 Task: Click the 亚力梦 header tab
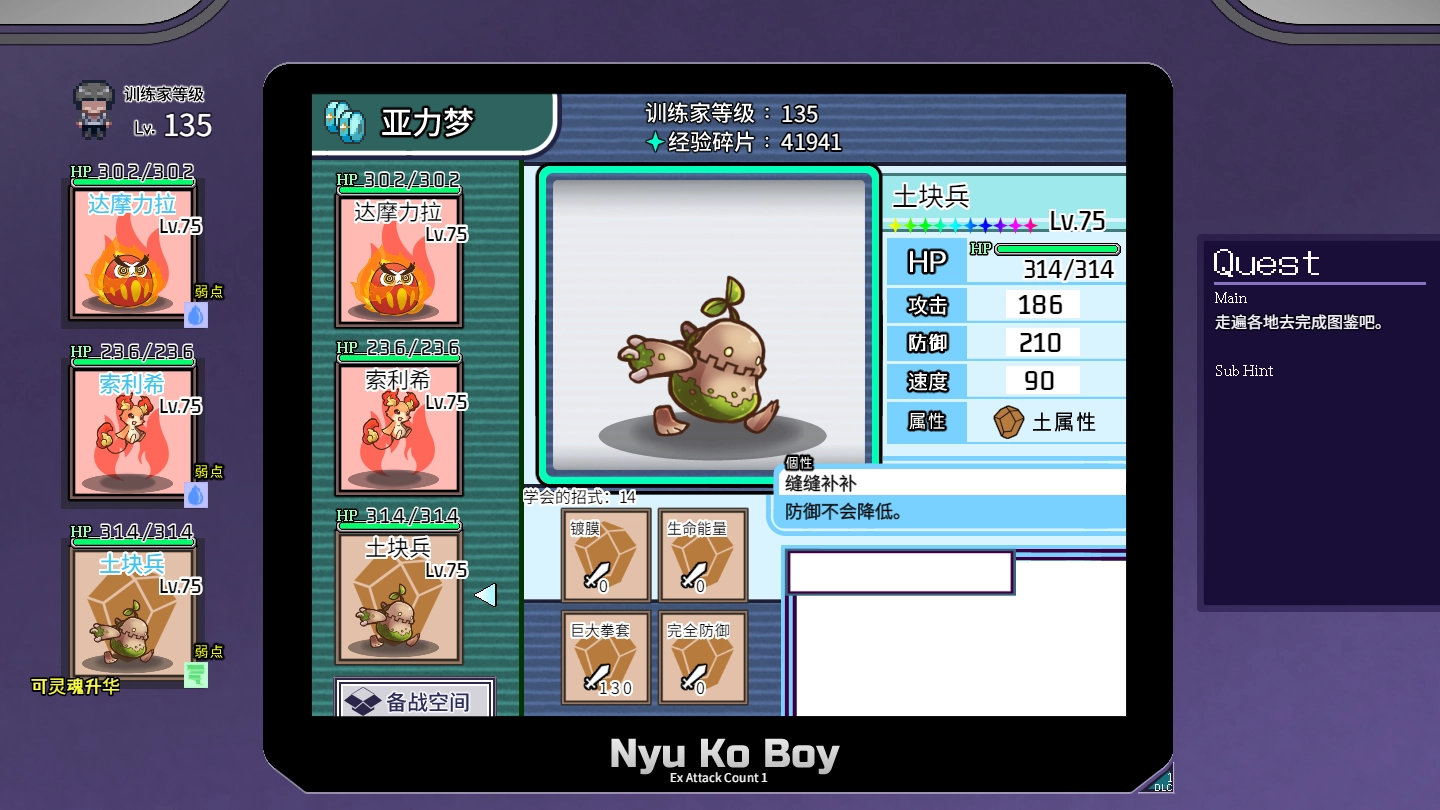[432, 123]
